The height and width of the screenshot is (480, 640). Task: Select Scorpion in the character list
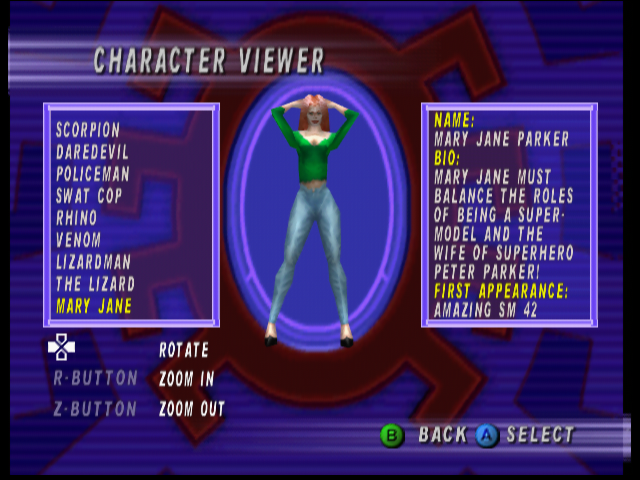88,130
